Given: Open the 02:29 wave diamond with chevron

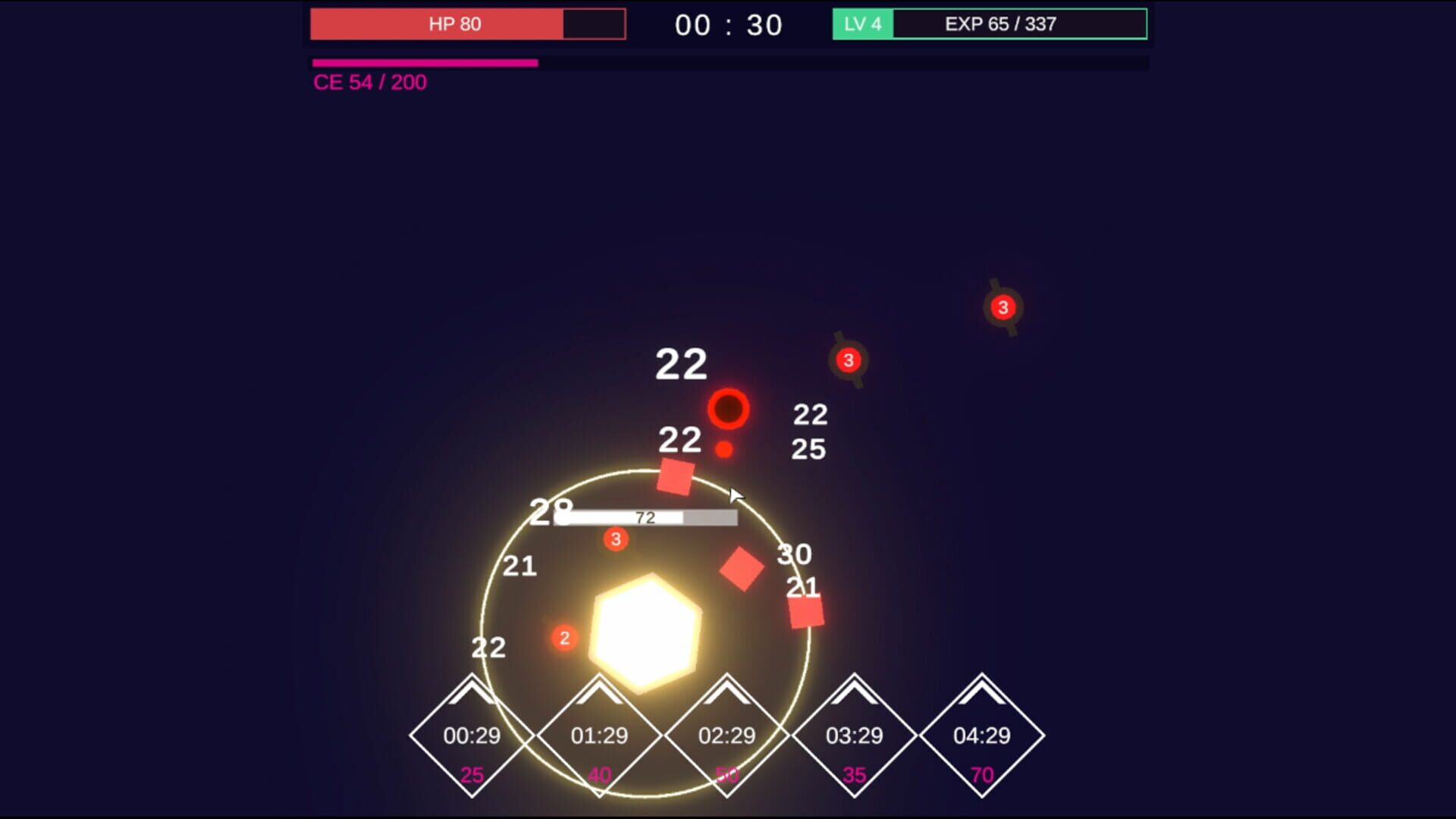Looking at the screenshot, I should tap(728, 736).
